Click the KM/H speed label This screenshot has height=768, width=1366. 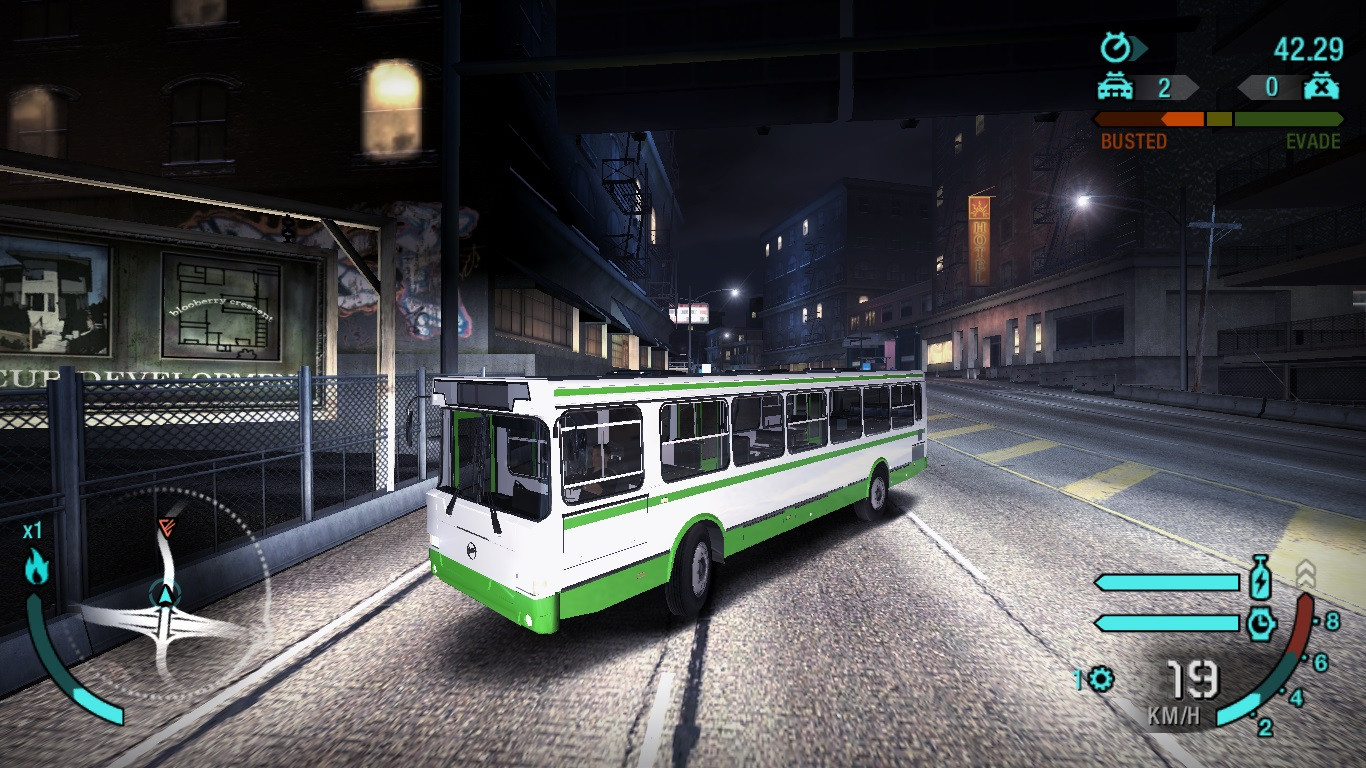coord(1174,715)
